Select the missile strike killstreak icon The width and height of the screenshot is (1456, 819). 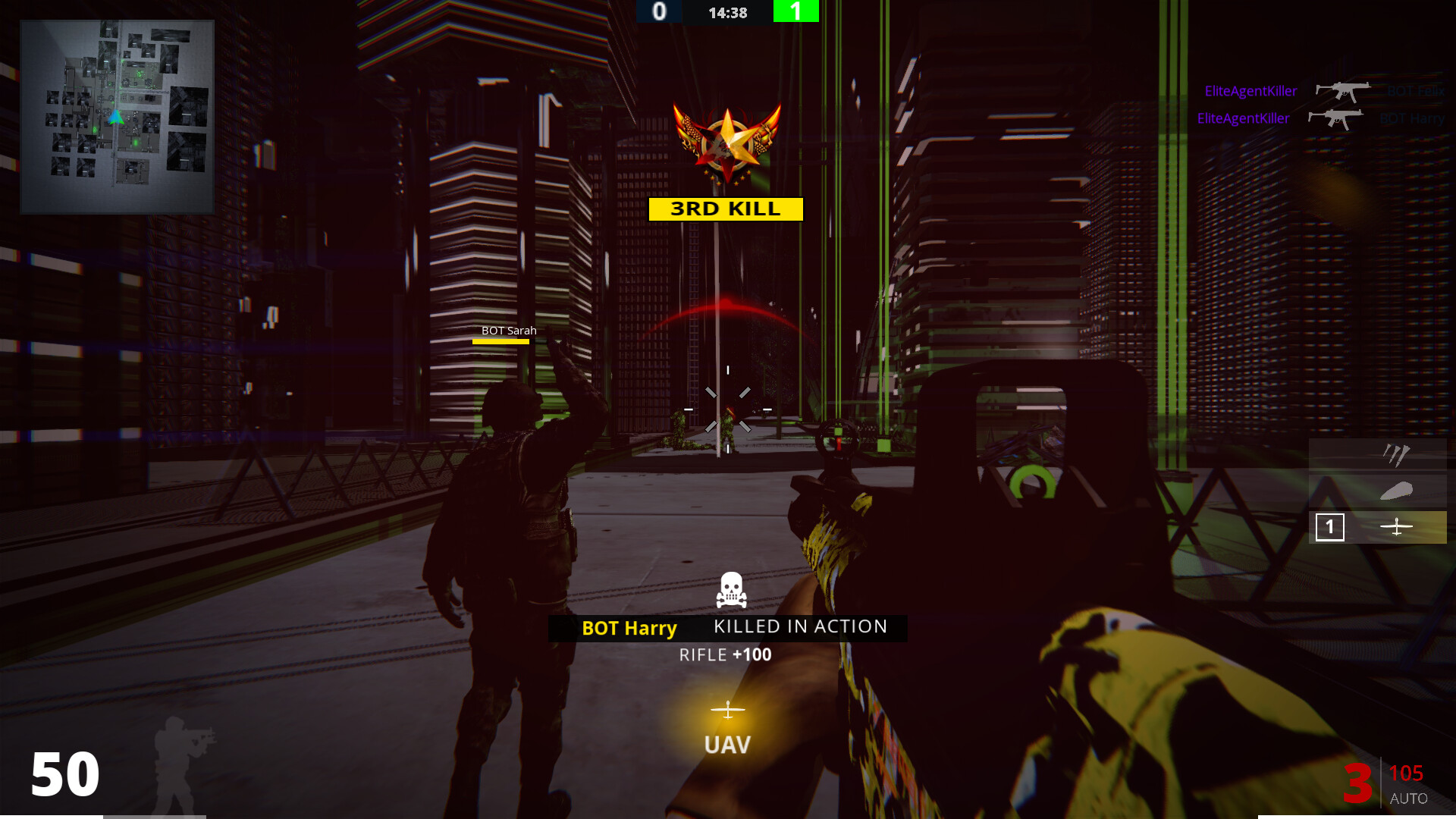1395,455
